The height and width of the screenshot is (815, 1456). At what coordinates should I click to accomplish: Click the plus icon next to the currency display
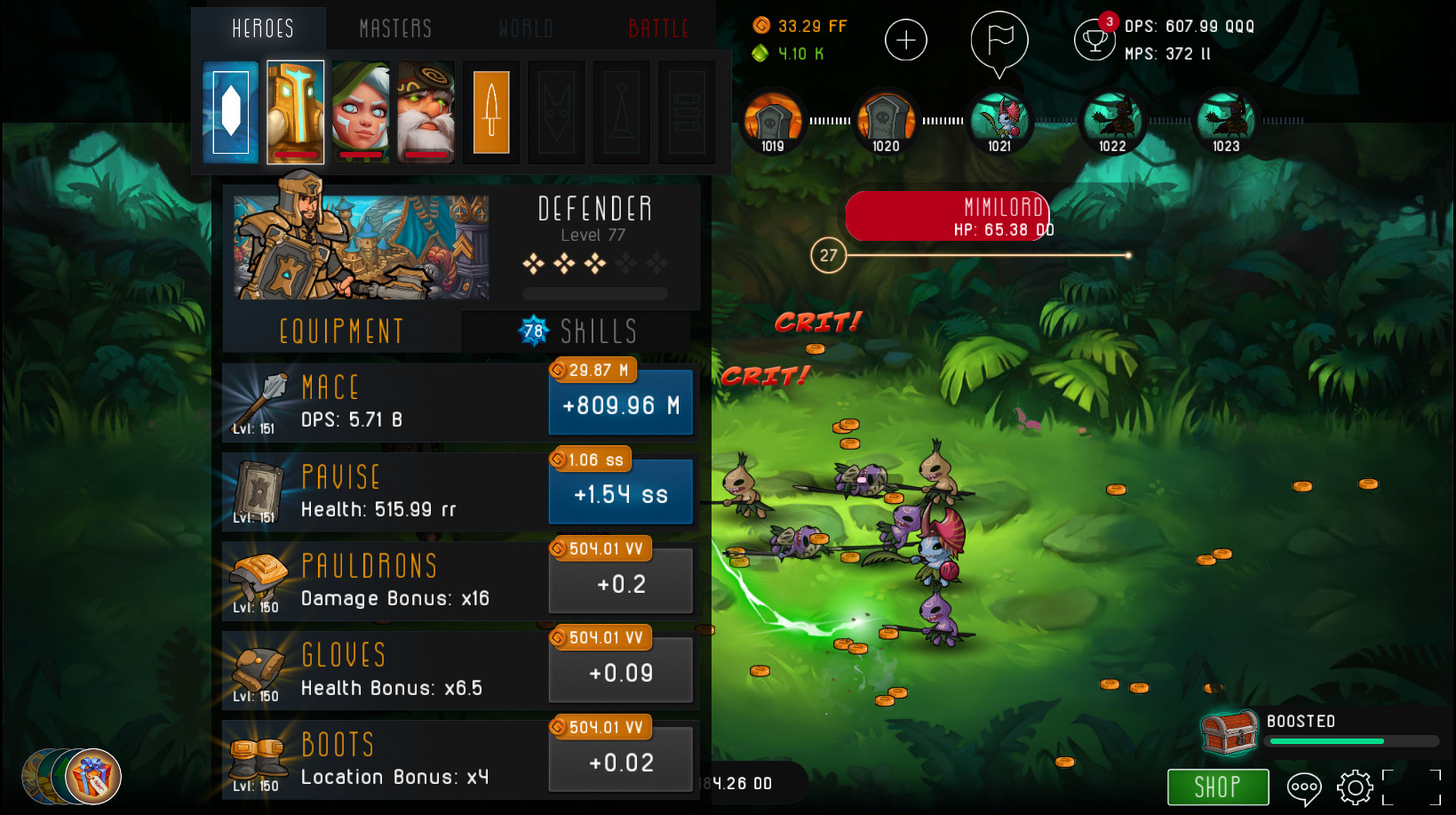click(x=905, y=39)
